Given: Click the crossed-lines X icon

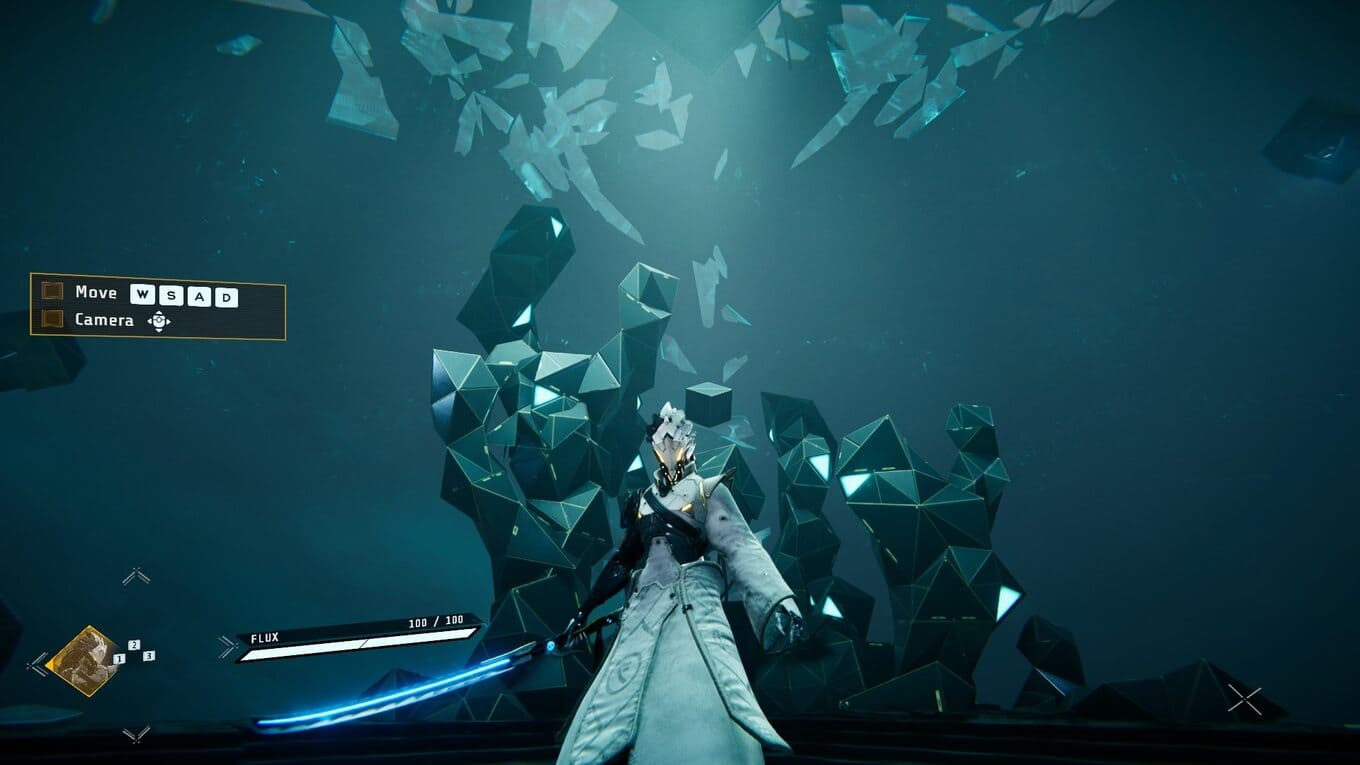Looking at the screenshot, I should pyautogui.click(x=1244, y=700).
